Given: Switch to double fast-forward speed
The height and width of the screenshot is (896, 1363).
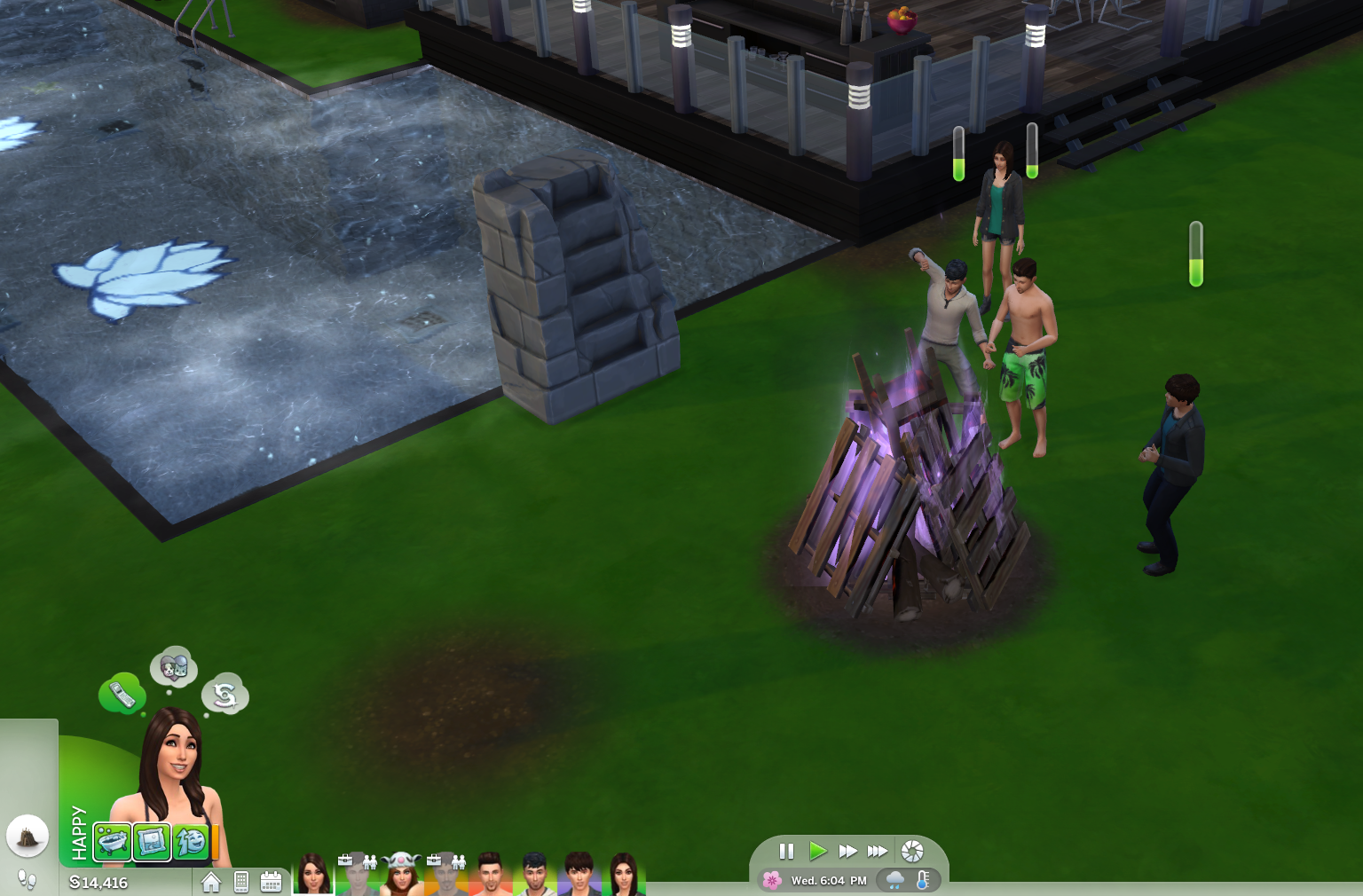Looking at the screenshot, I should 847,852.
